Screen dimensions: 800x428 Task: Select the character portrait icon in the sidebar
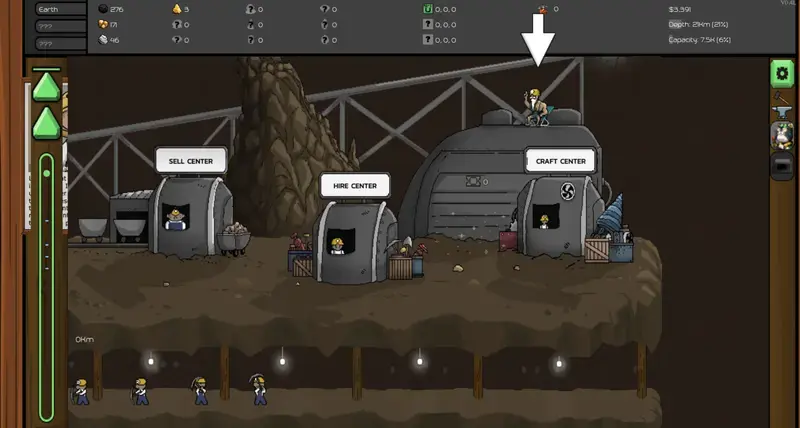782,134
